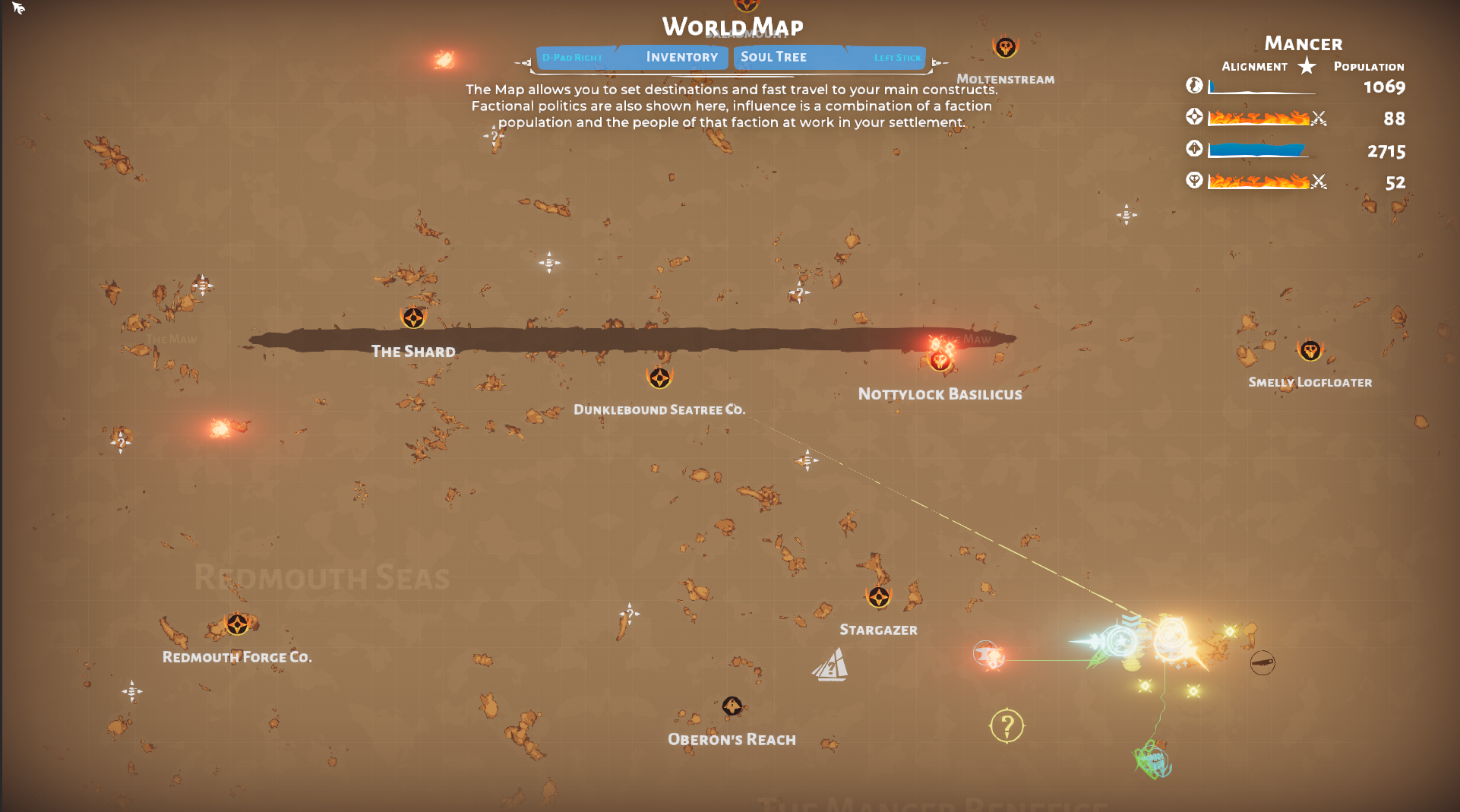The image size is (1460, 812).
Task: Select the globe faction icon in Mancer panel
Action: tap(1194, 86)
